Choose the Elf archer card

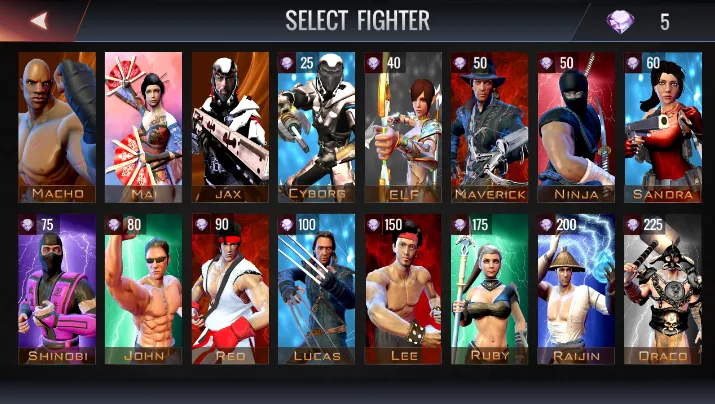tap(403, 127)
